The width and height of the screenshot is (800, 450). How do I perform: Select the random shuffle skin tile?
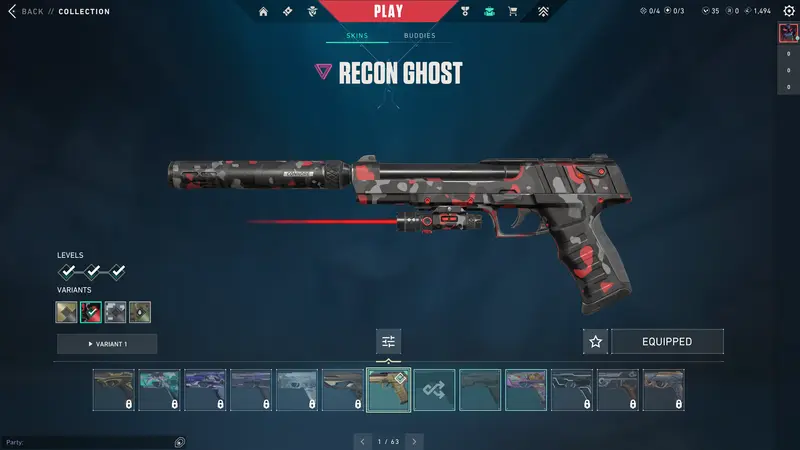click(x=435, y=390)
